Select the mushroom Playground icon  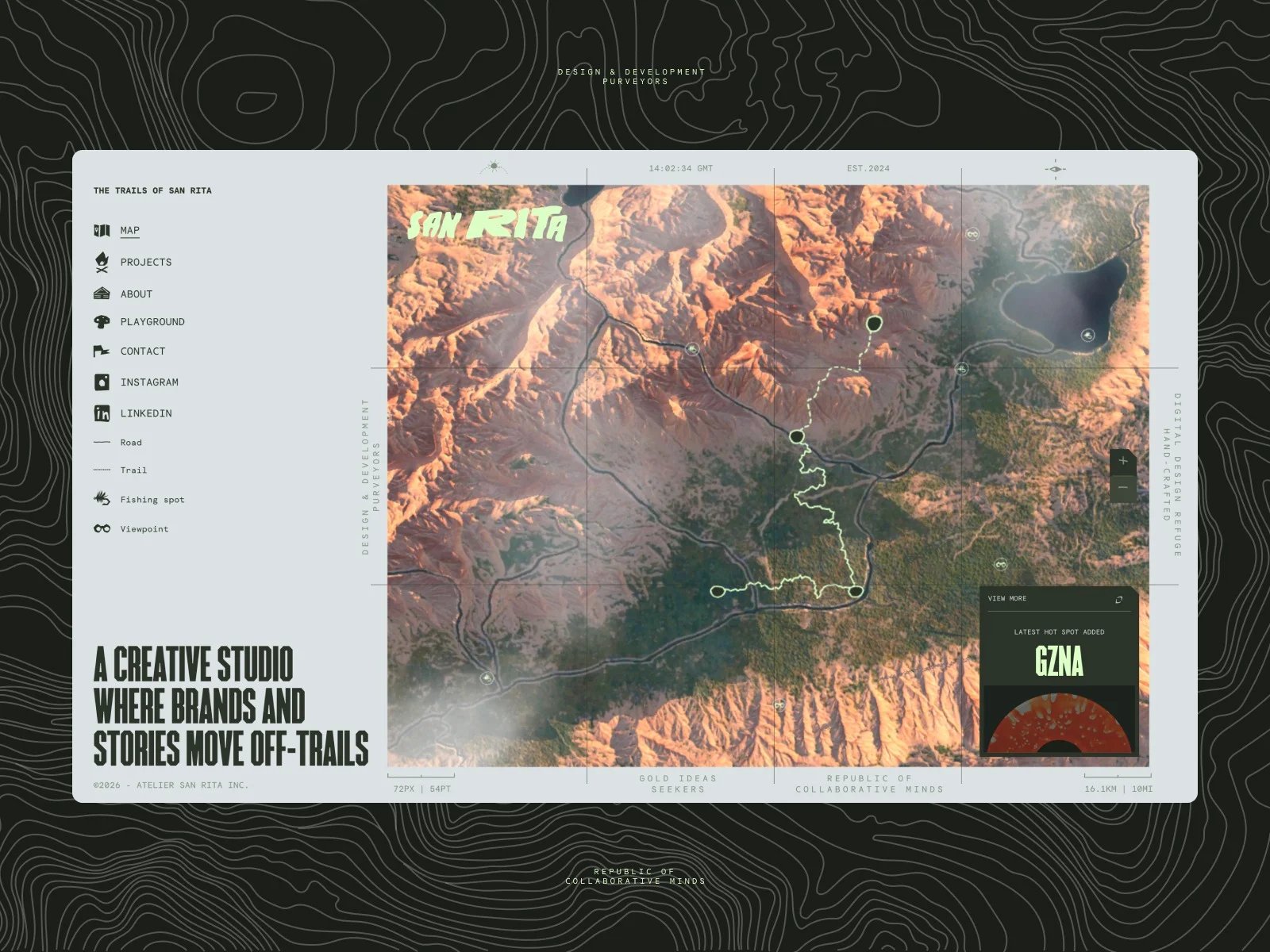point(102,321)
